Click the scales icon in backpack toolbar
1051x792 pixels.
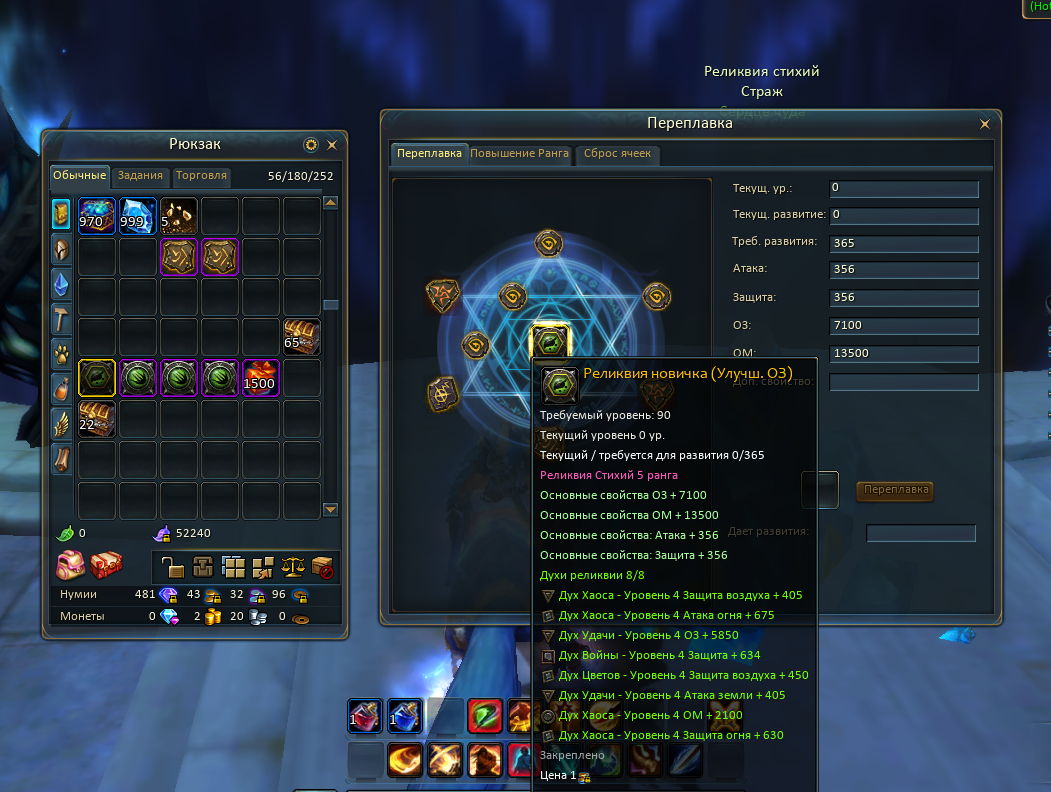pos(294,568)
